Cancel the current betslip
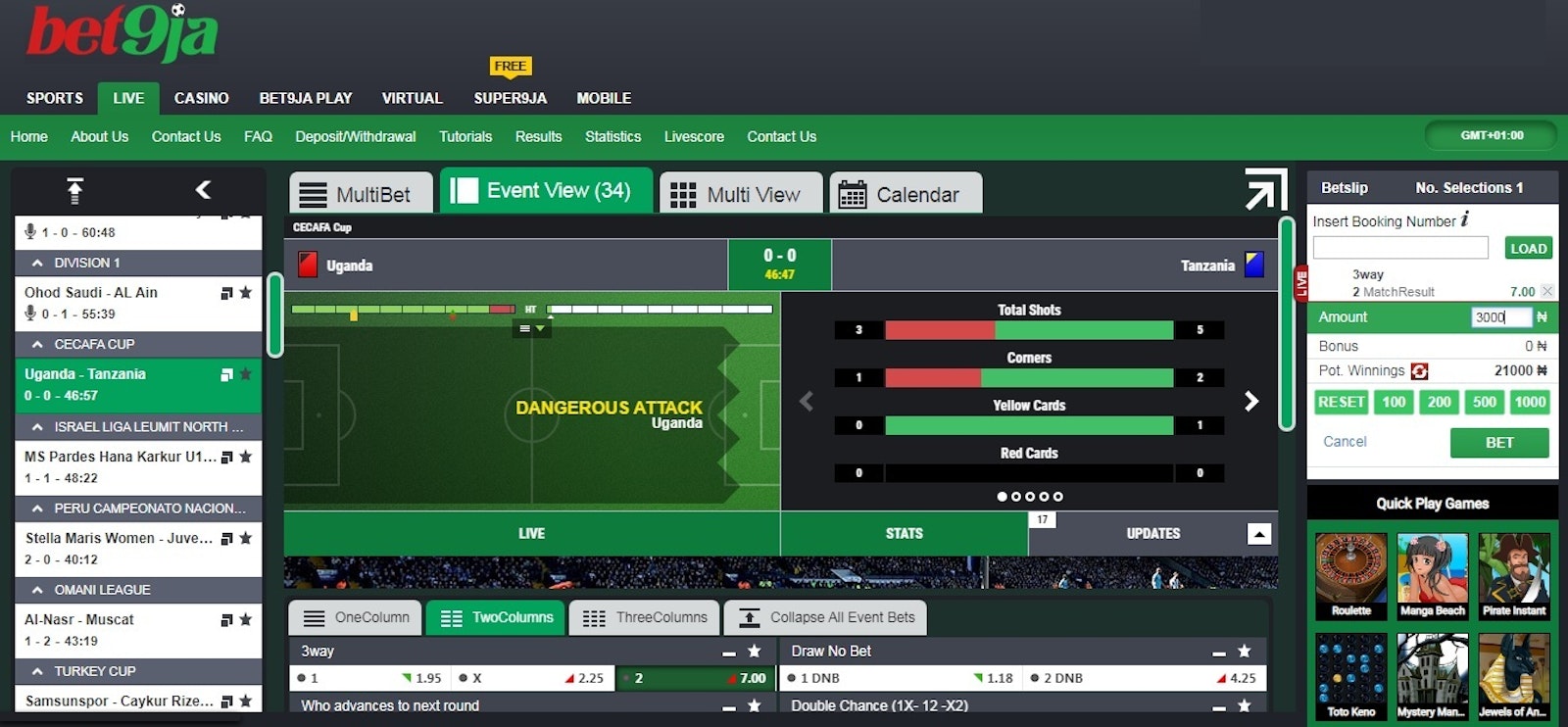 point(1345,442)
